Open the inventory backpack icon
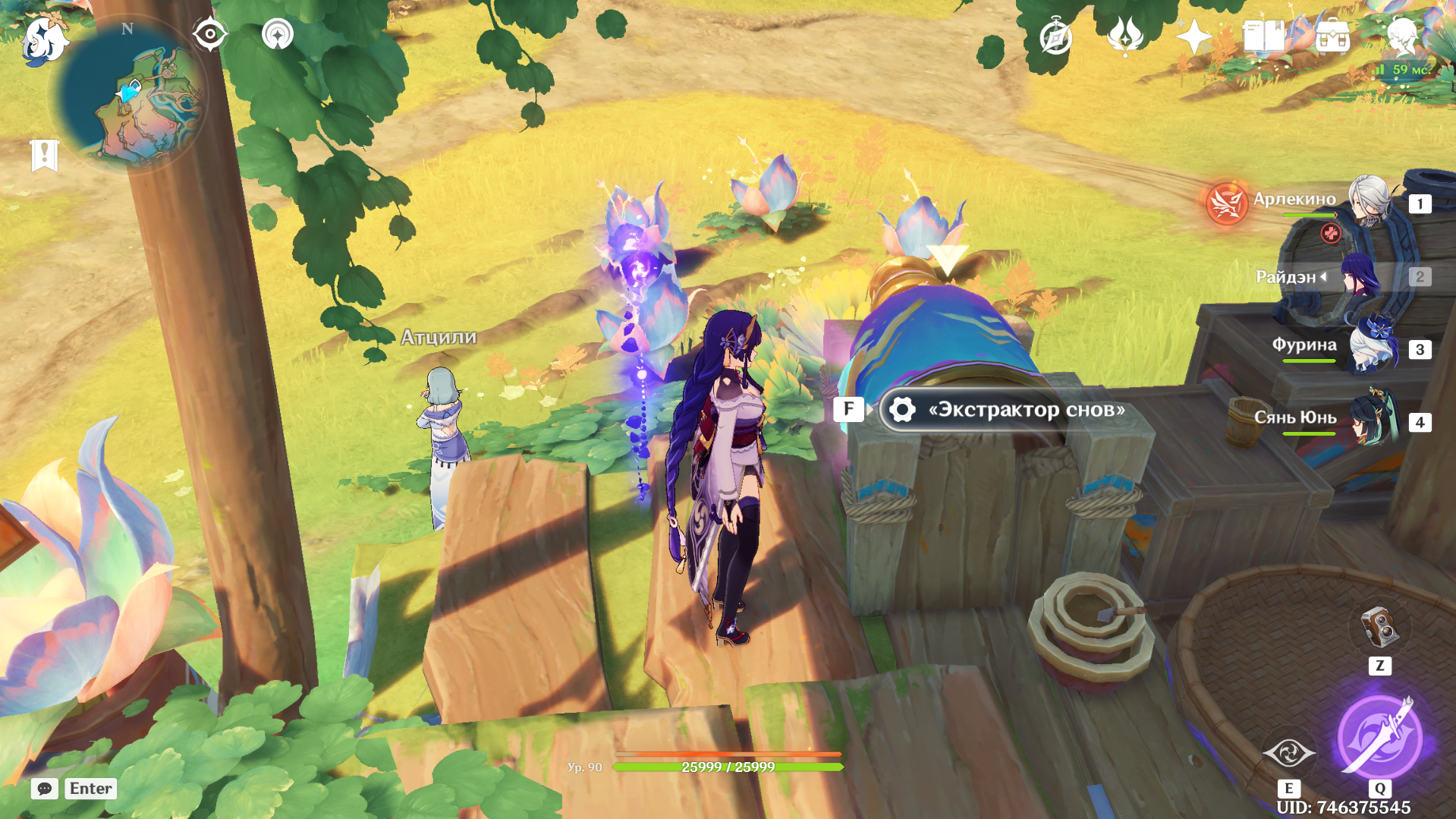 point(1332,36)
